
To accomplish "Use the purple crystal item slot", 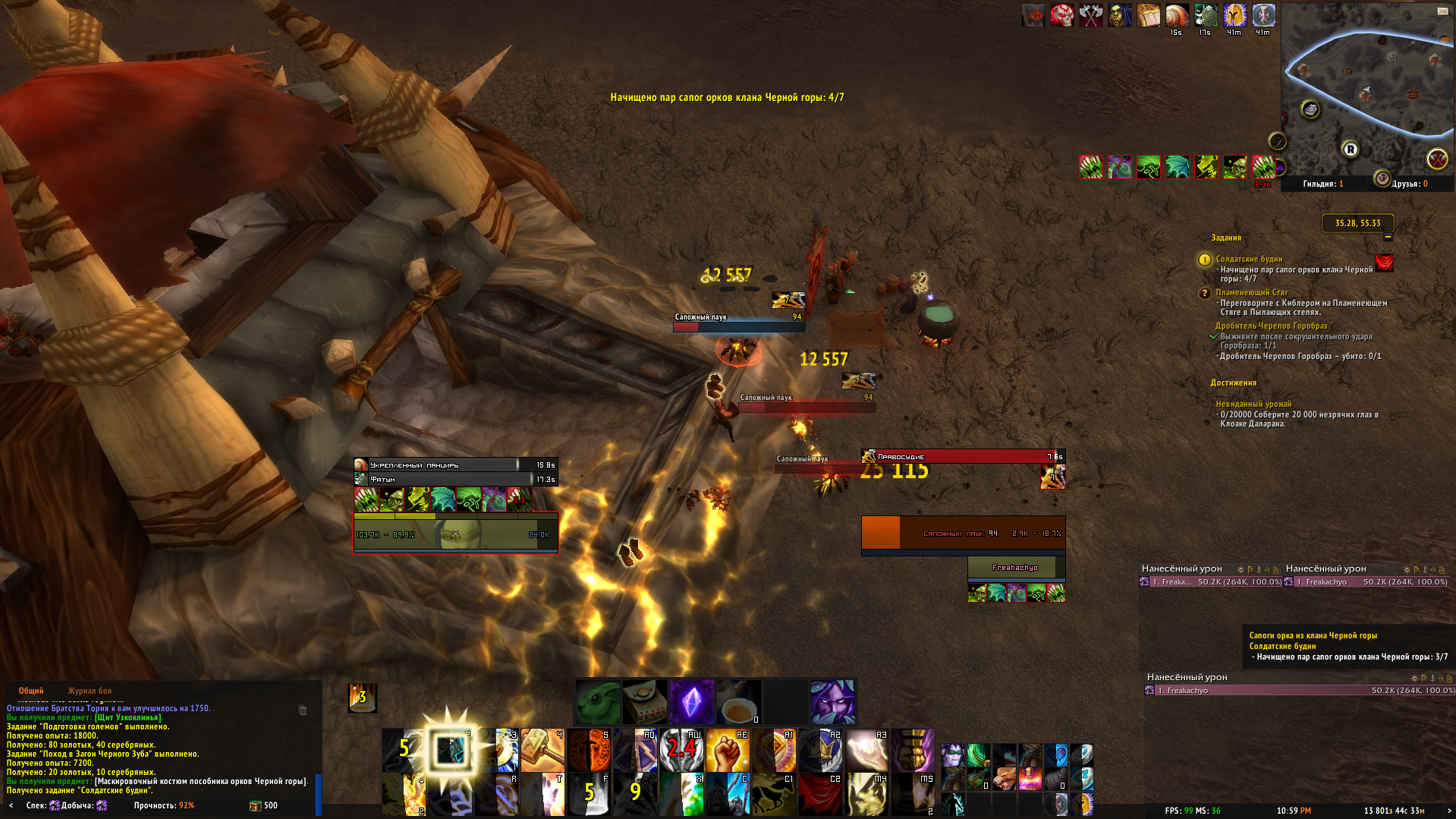I will (x=691, y=702).
